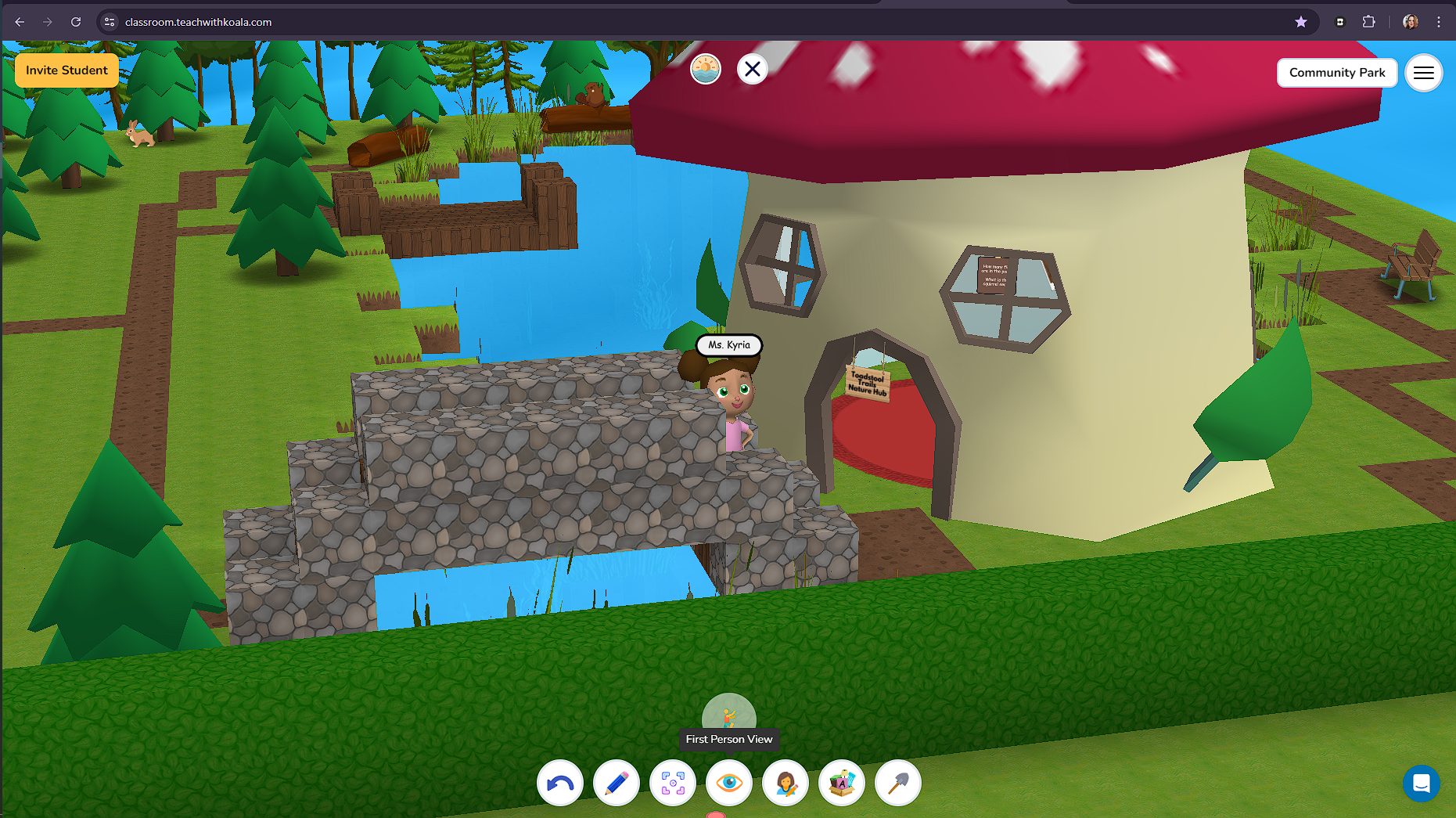Viewport: 1456px width, 818px height.
Task: Click the recenter camera icon
Action: click(x=673, y=783)
